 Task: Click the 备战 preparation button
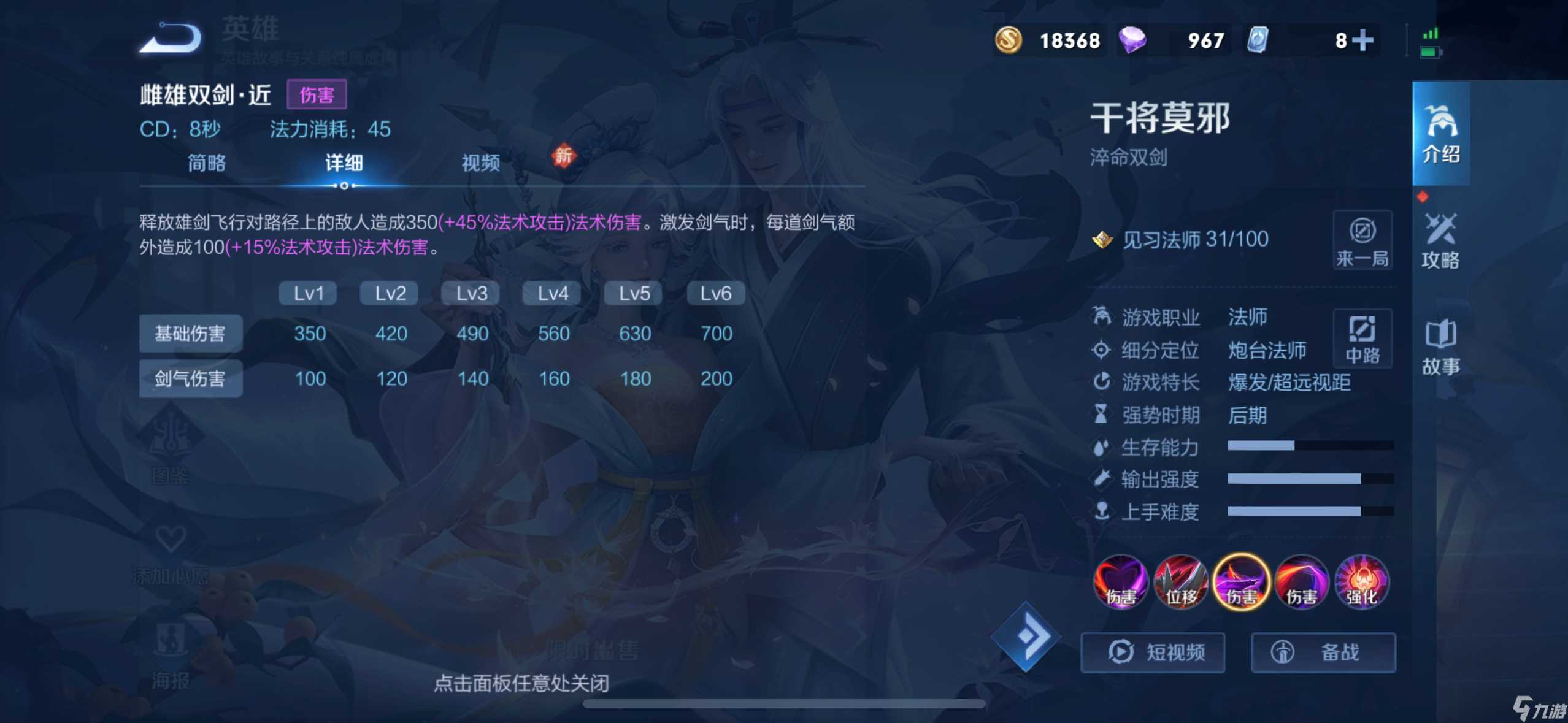pos(1324,652)
